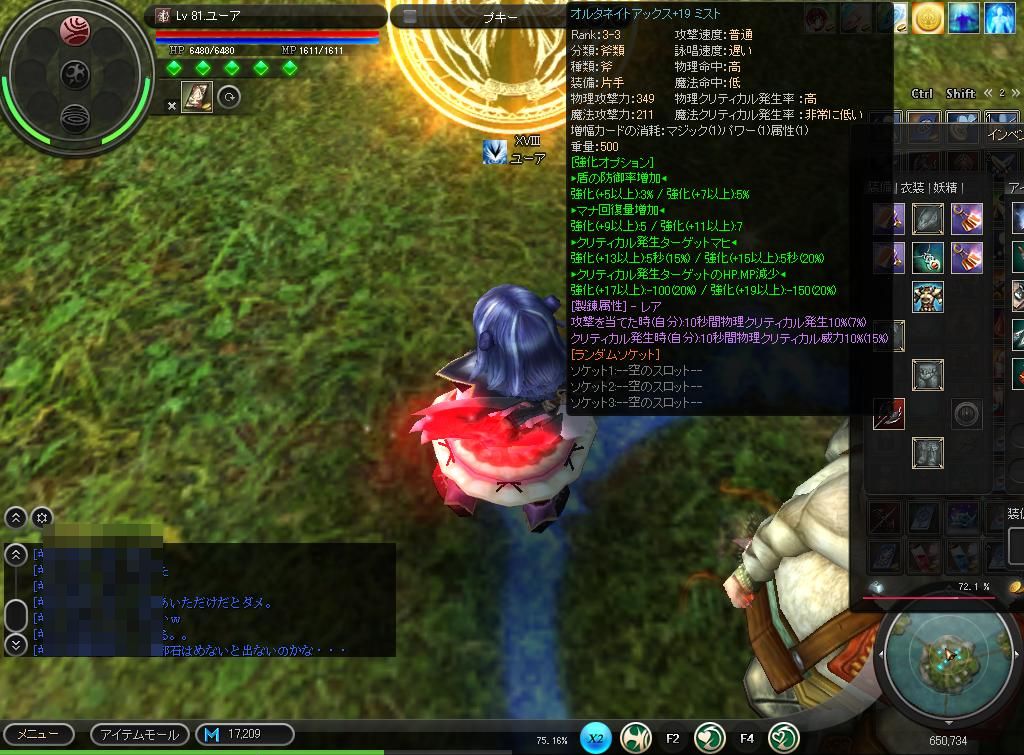The width and height of the screenshot is (1024, 755).
Task: Click the M currency display showing 17,209
Action: coord(244,734)
